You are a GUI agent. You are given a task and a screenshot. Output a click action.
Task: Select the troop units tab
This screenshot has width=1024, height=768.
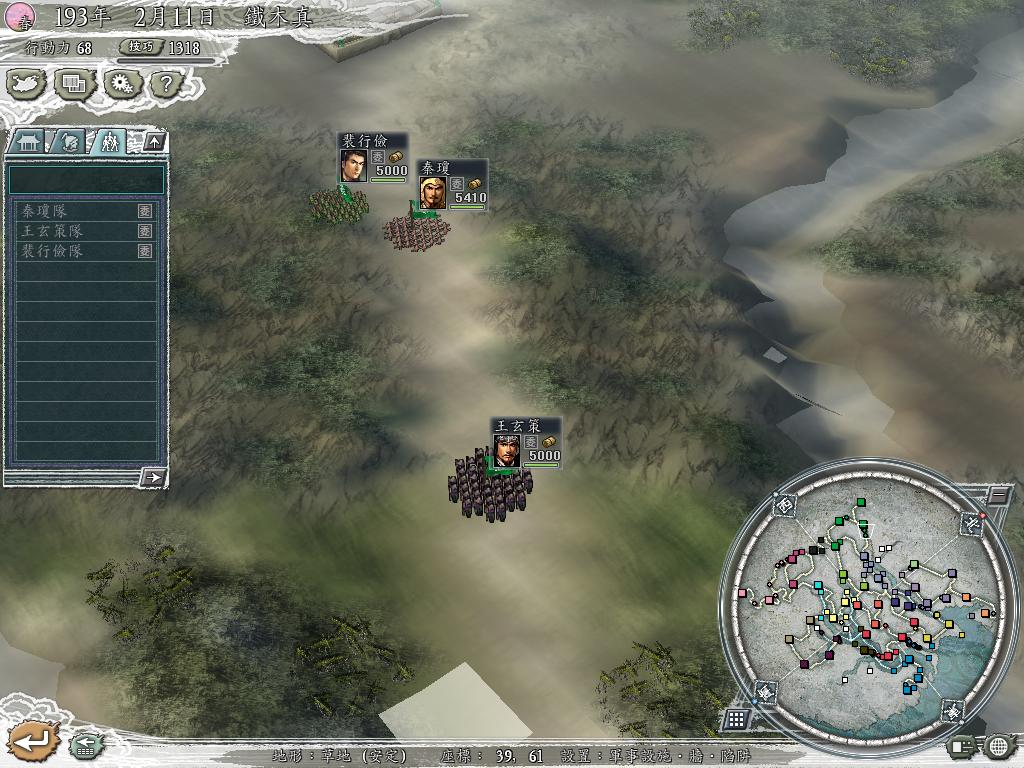coord(109,142)
